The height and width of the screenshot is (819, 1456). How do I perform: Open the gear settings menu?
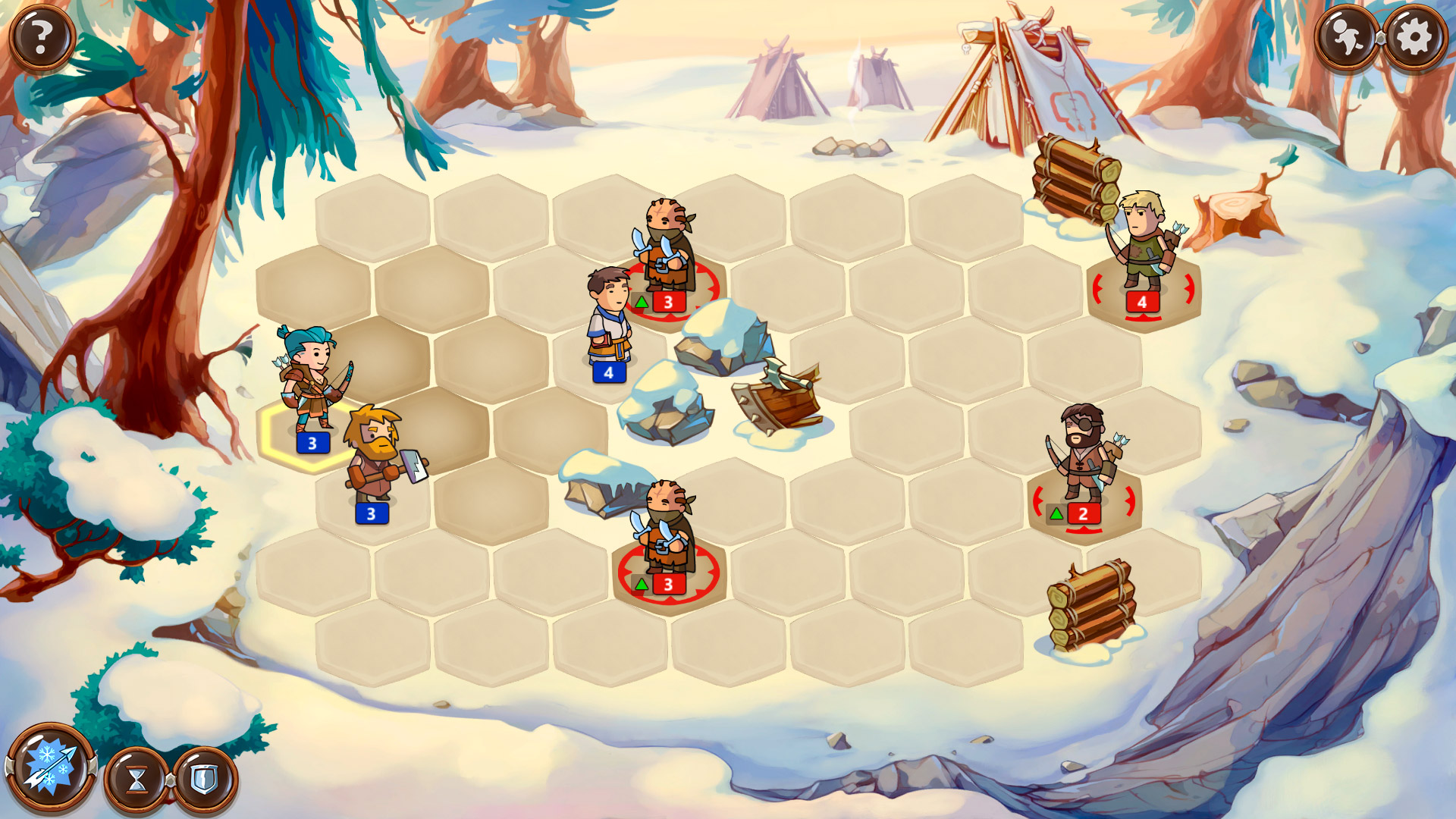1415,37
